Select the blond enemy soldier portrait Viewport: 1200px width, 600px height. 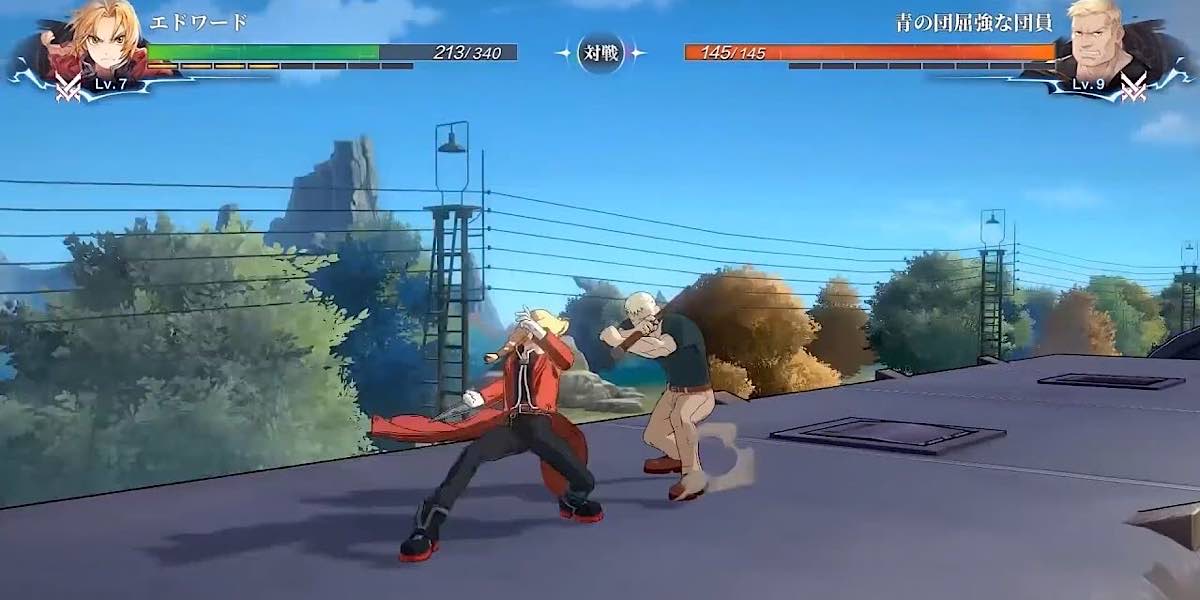tap(1102, 40)
